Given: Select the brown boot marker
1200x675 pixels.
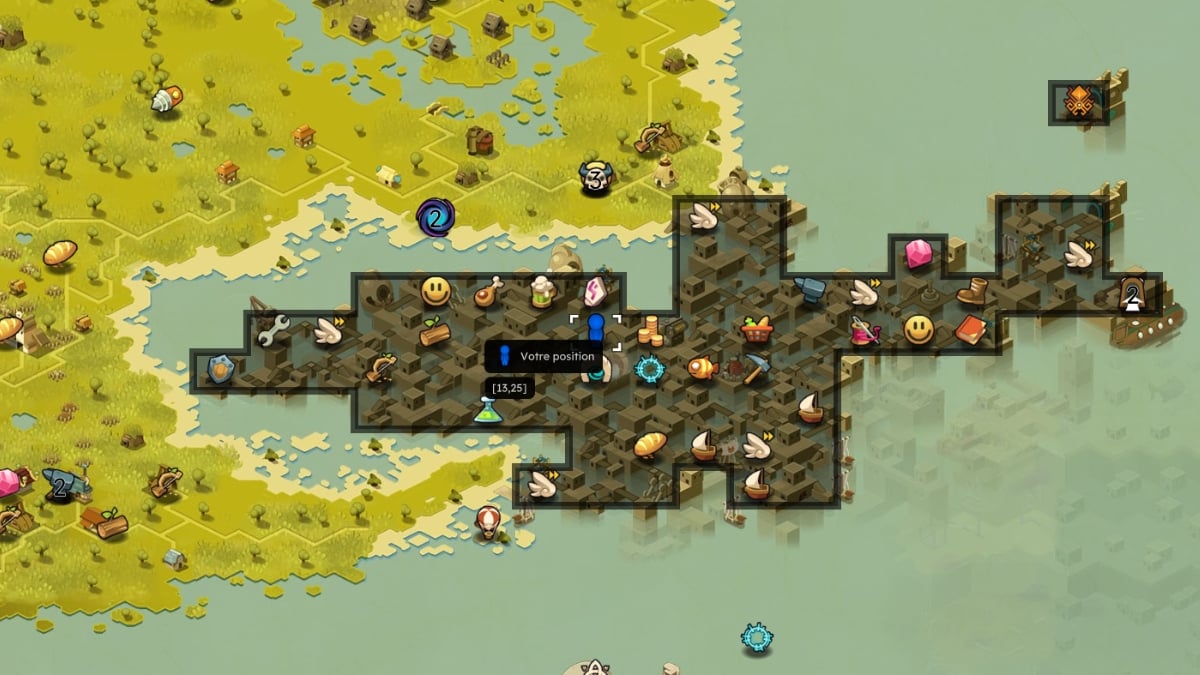Looking at the screenshot, I should pyautogui.click(x=972, y=291).
